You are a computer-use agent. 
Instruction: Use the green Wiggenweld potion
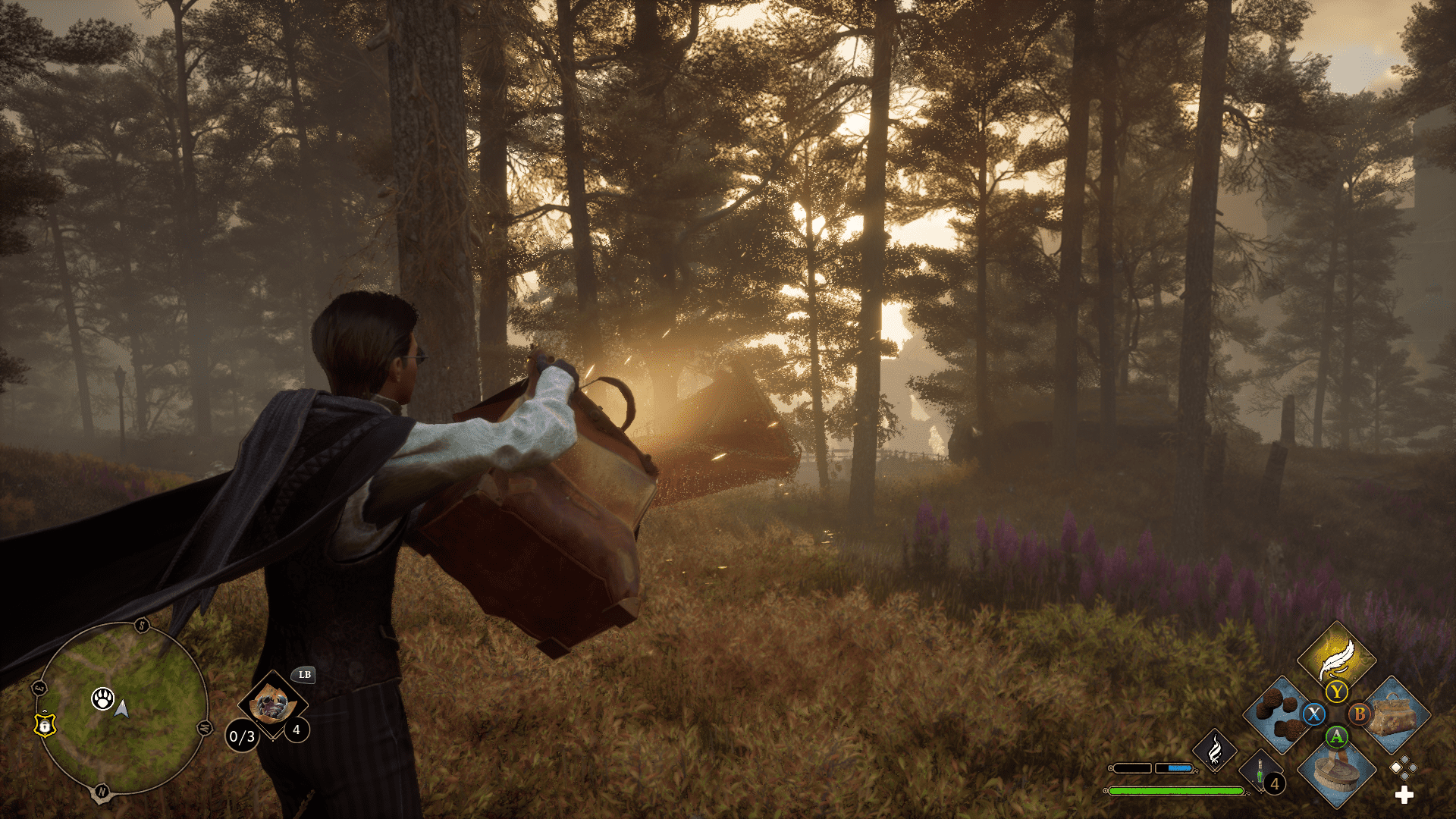(1260, 773)
